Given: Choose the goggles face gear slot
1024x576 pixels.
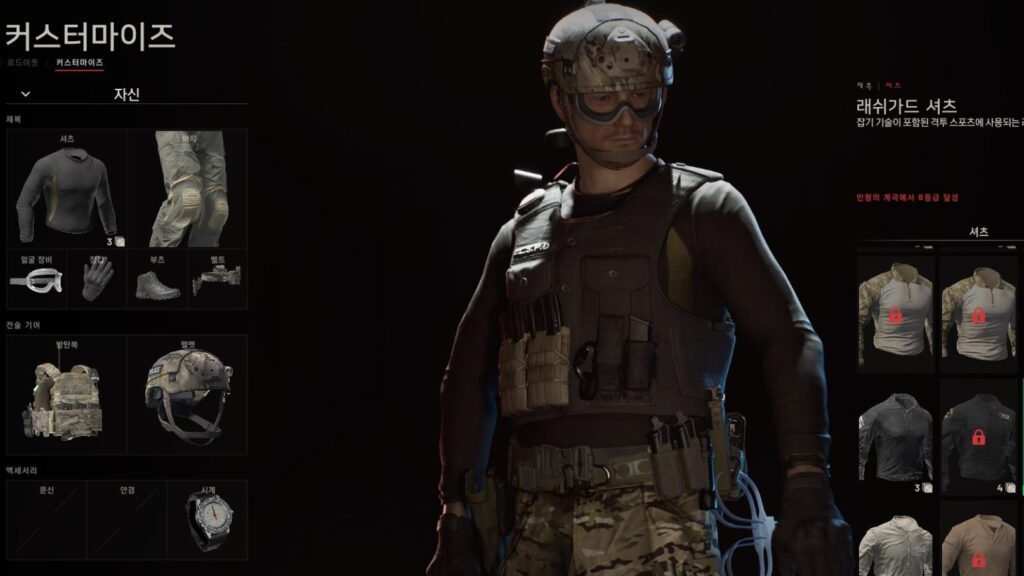Looking at the screenshot, I should pyautogui.click(x=36, y=277).
